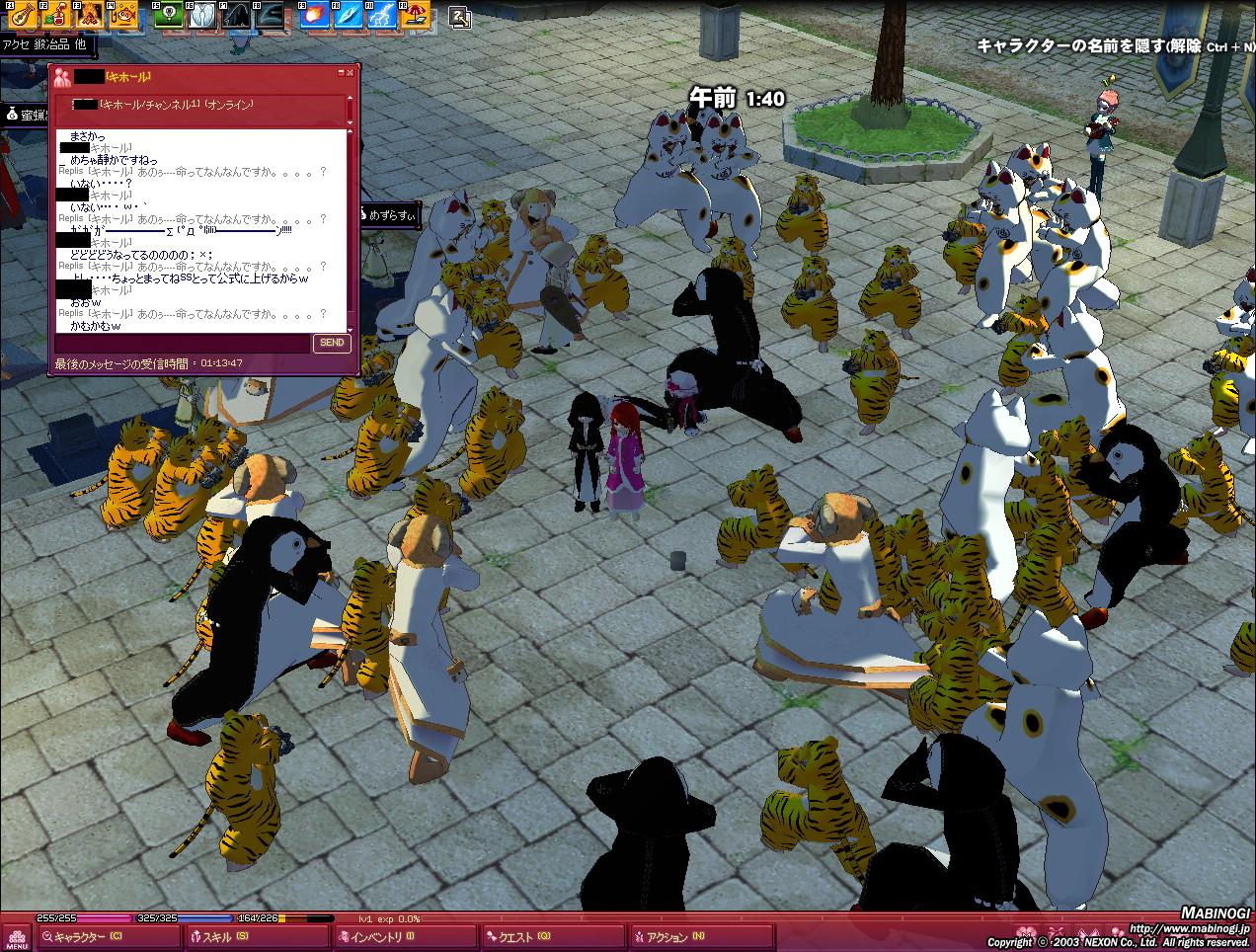
Task: Send the chat message with SEND
Action: coord(332,343)
